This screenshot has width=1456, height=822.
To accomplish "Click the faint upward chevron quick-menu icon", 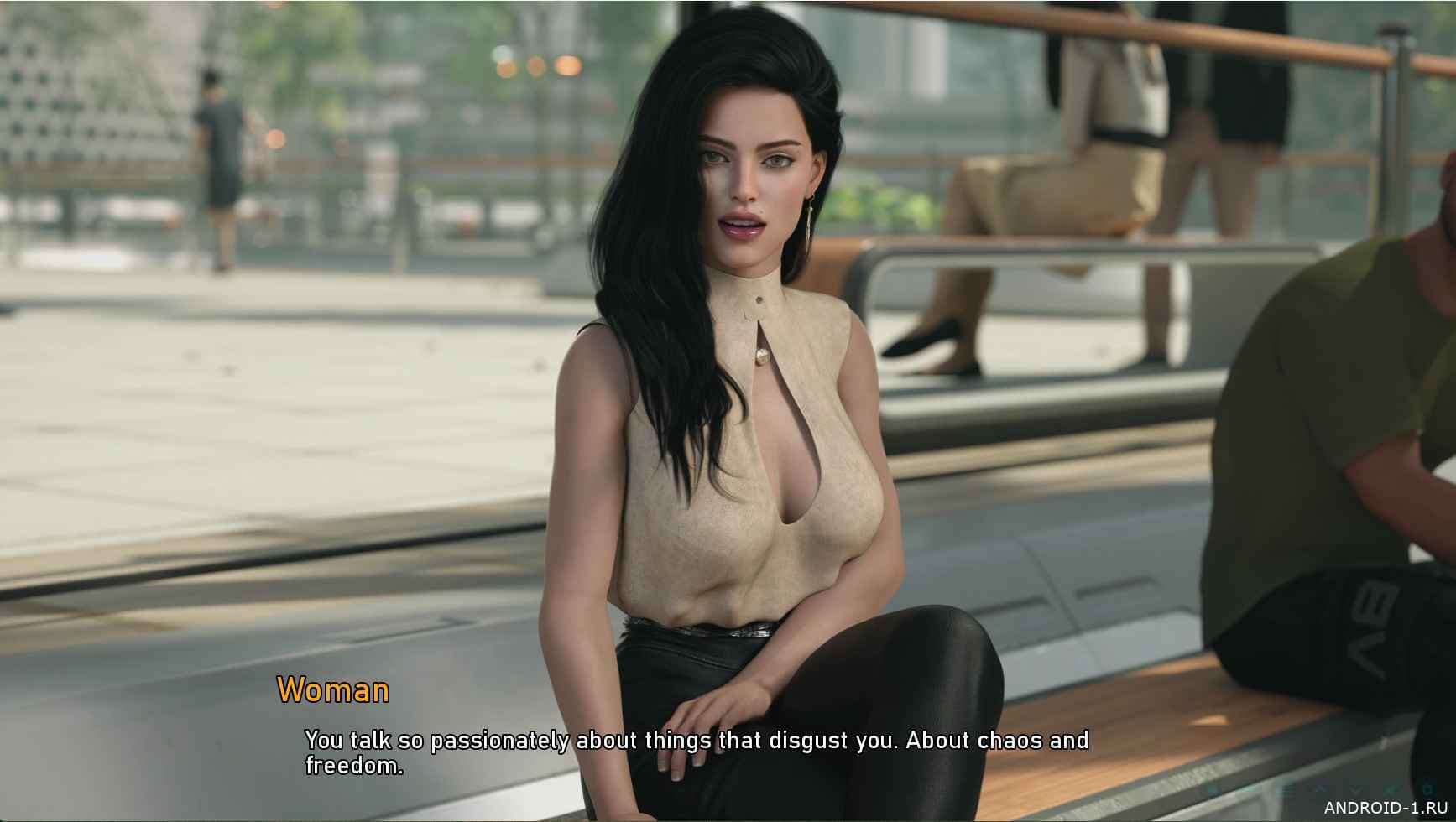I will point(1320,789).
